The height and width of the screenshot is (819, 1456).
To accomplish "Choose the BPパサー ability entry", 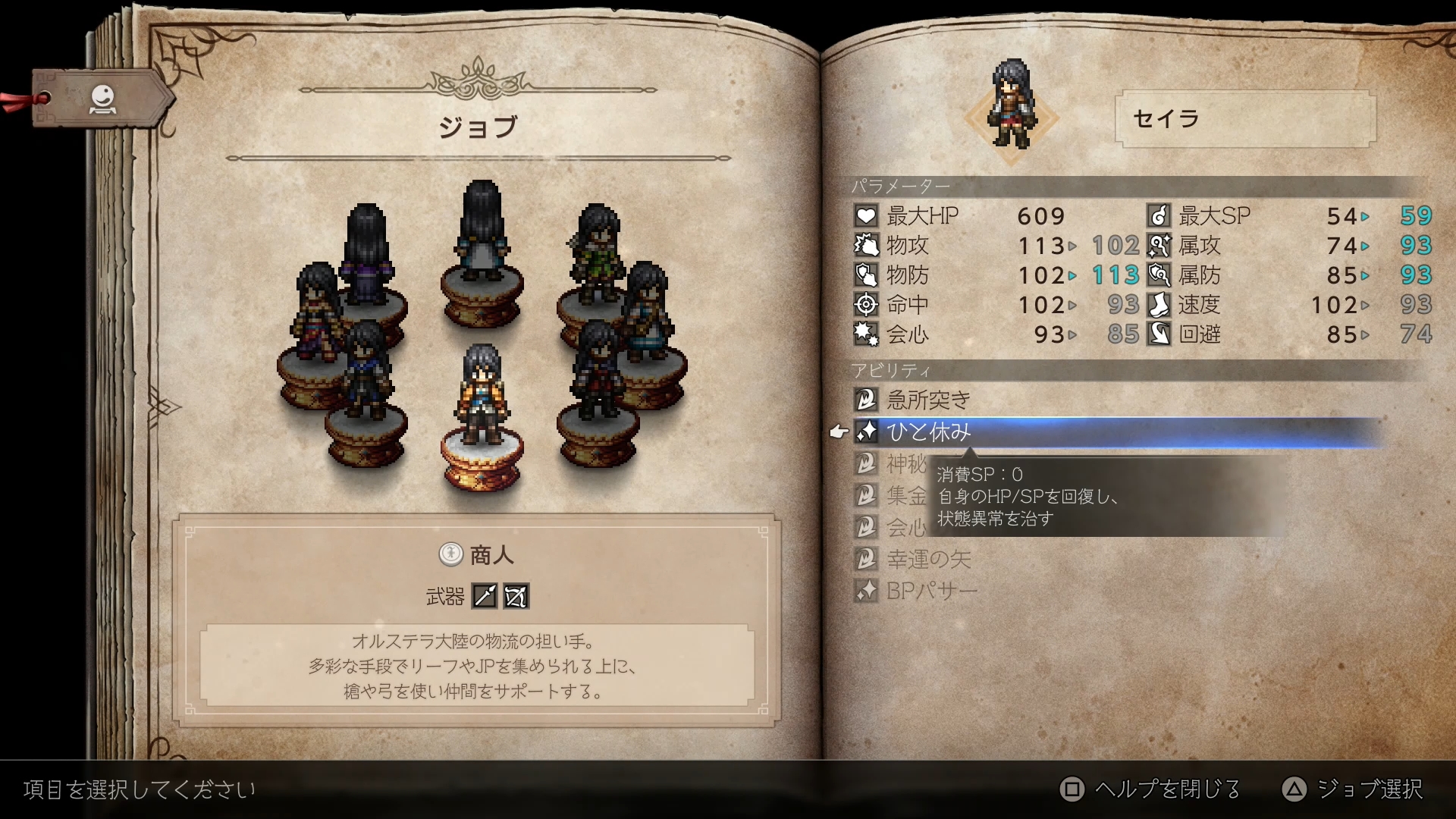I will (931, 591).
